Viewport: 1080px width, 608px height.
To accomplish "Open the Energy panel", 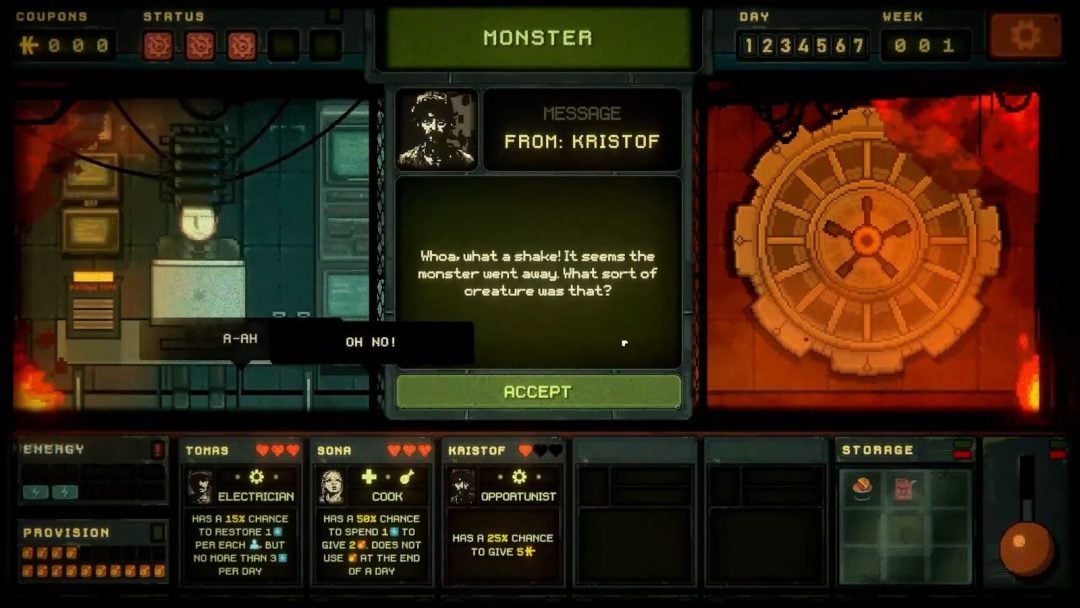I will 92,472.
